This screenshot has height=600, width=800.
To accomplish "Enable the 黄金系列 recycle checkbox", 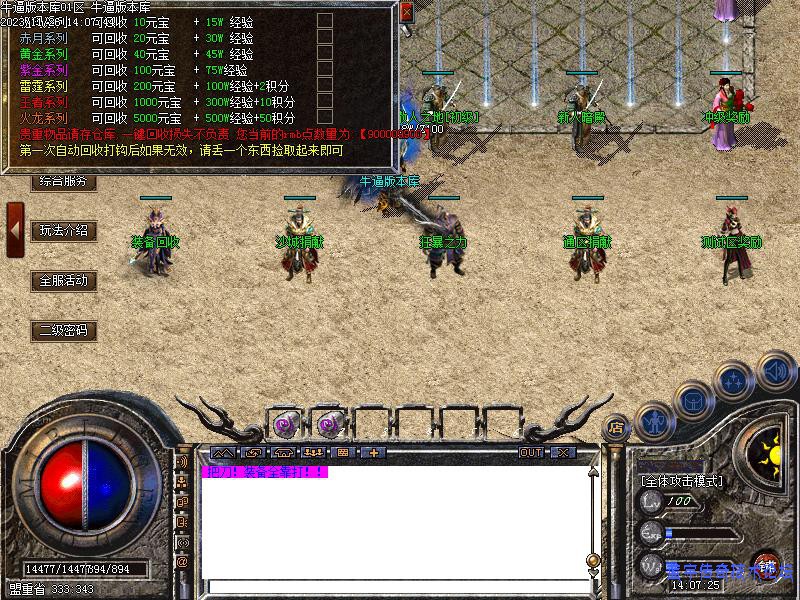I will (x=325, y=54).
